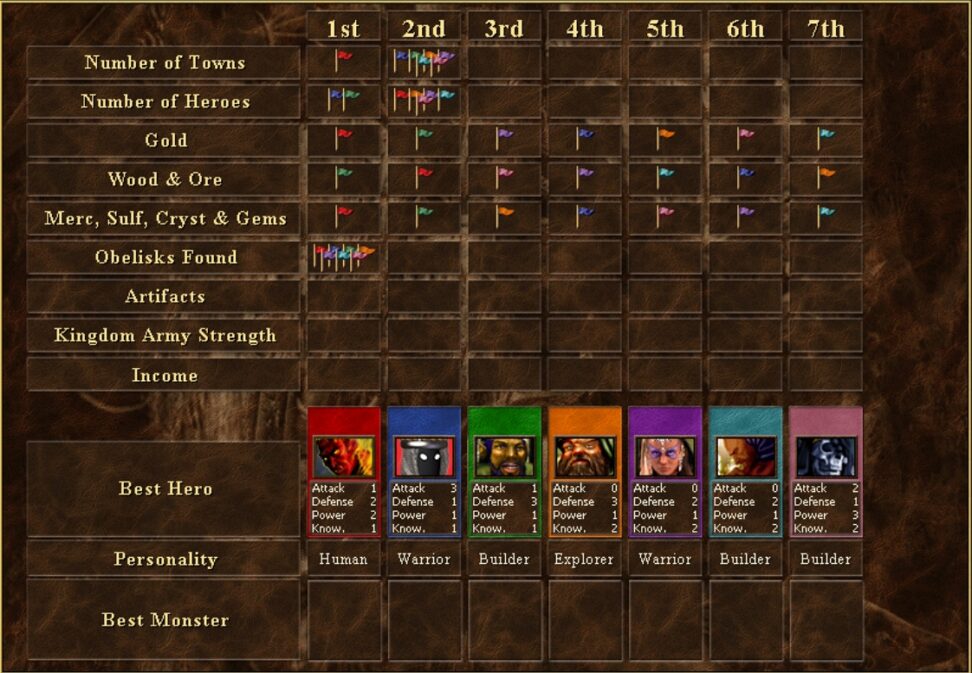Choose the green player's bearded hero portrait

click(504, 456)
